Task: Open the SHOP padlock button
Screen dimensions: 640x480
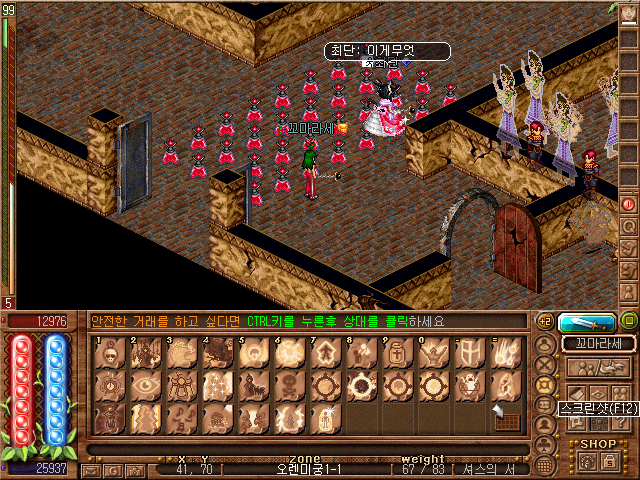Action: point(610,459)
